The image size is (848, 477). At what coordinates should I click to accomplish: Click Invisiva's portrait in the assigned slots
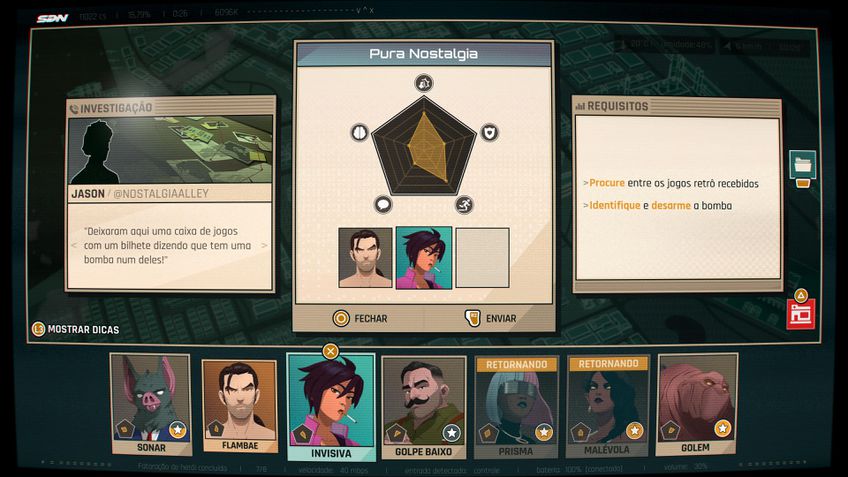point(424,258)
